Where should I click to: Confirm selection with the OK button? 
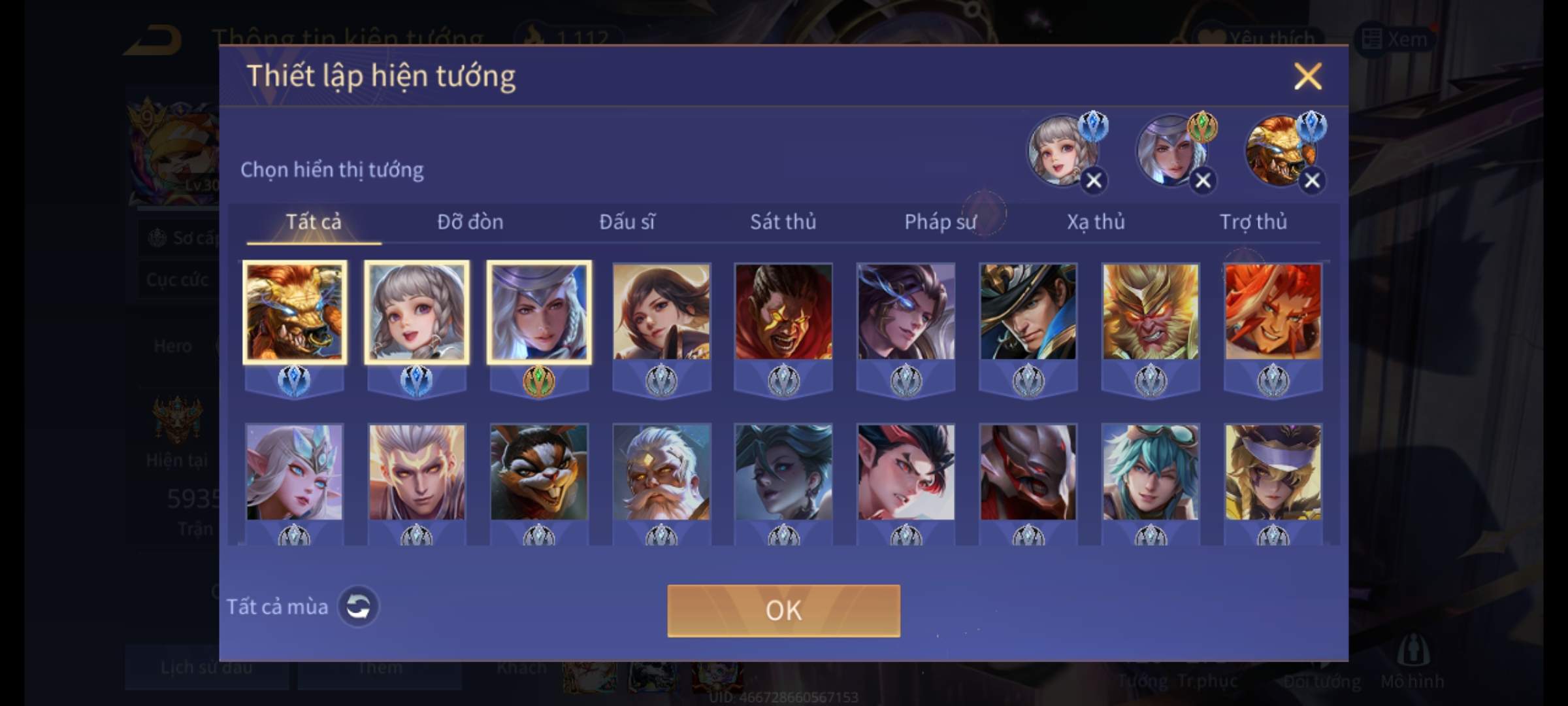click(783, 611)
